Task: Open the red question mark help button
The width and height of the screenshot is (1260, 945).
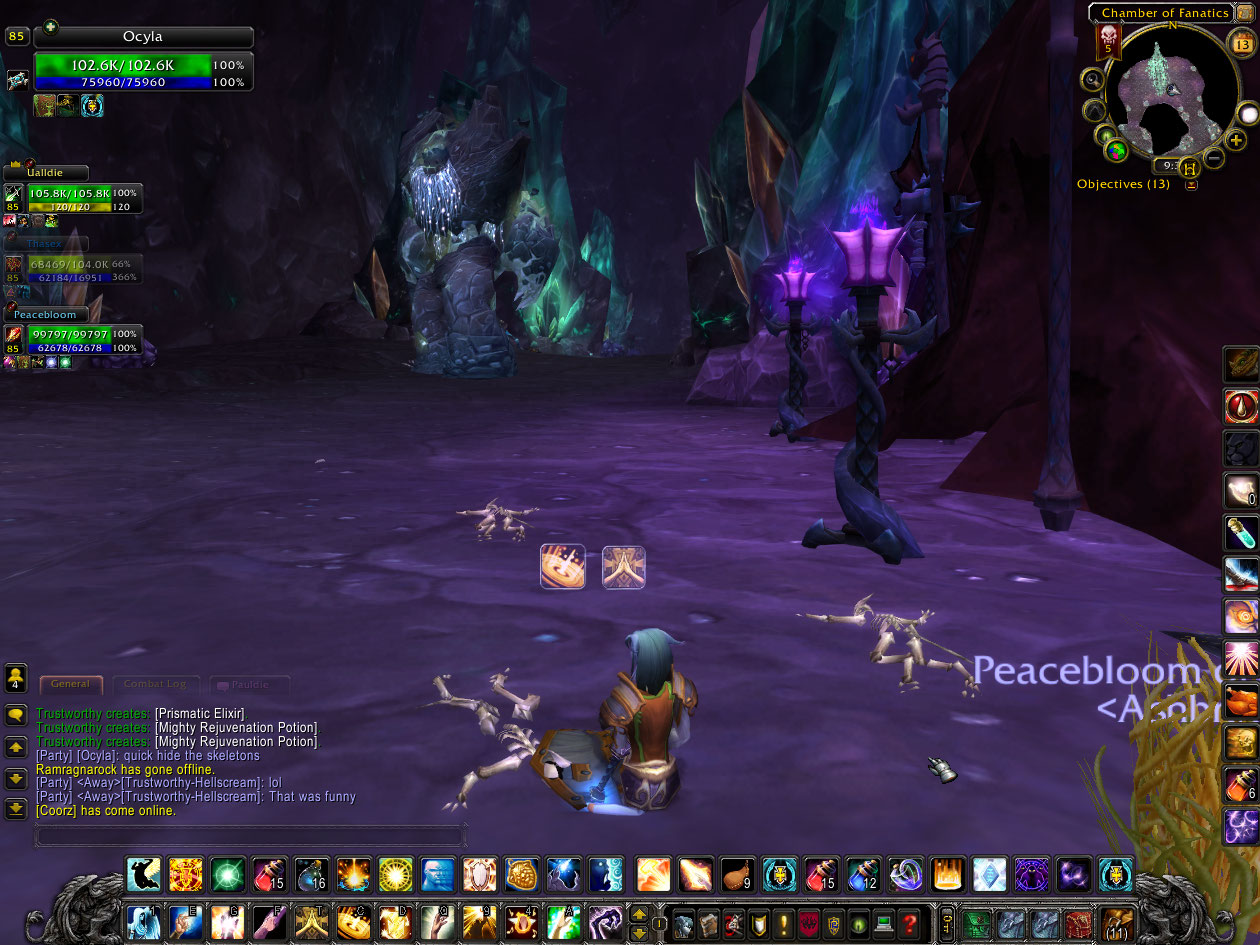Action: (908, 921)
